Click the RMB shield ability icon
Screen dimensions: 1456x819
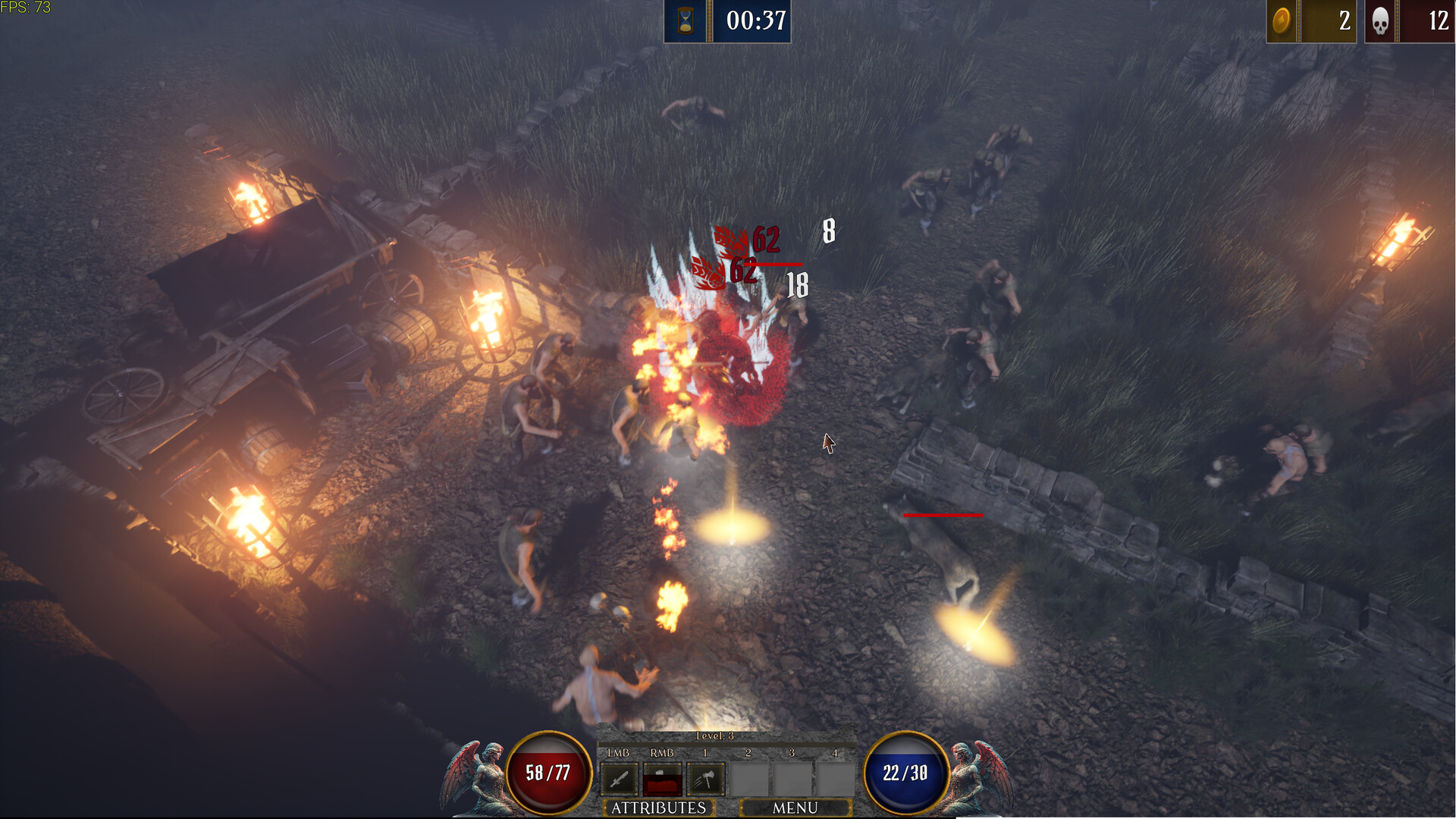tap(663, 777)
